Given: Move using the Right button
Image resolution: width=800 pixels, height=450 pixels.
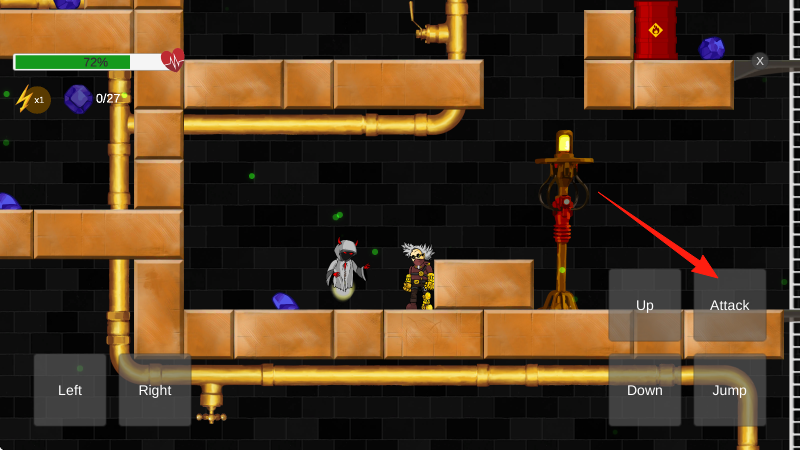Looking at the screenshot, I should (155, 390).
